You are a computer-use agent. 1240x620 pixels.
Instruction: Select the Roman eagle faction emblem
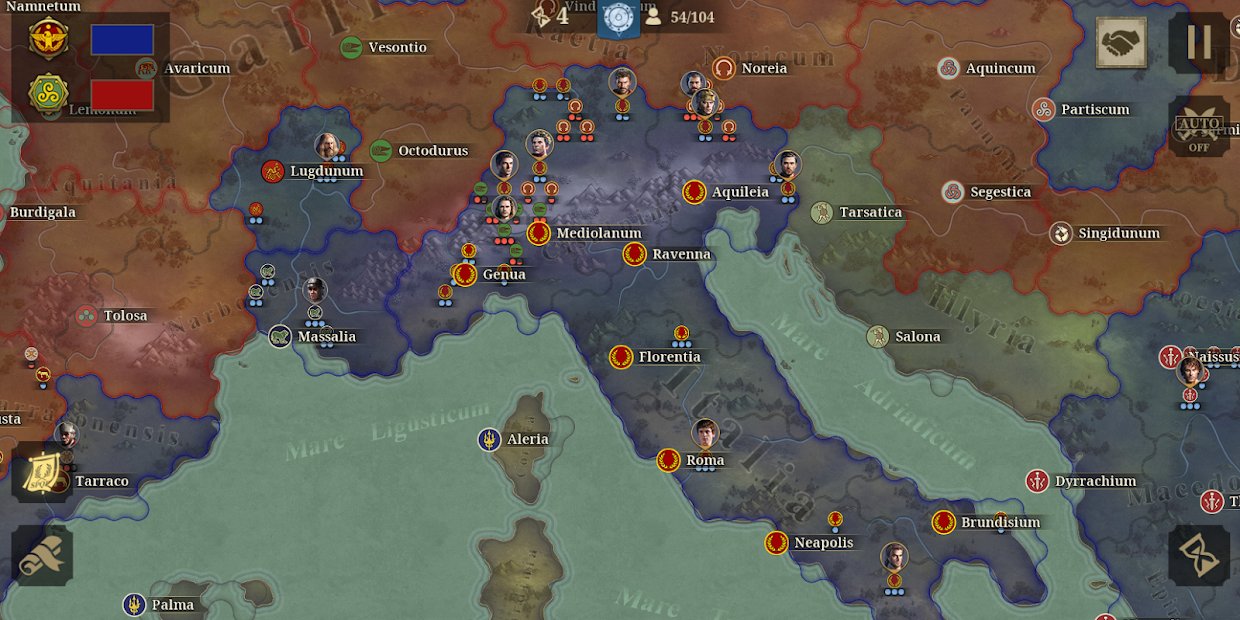pos(48,40)
